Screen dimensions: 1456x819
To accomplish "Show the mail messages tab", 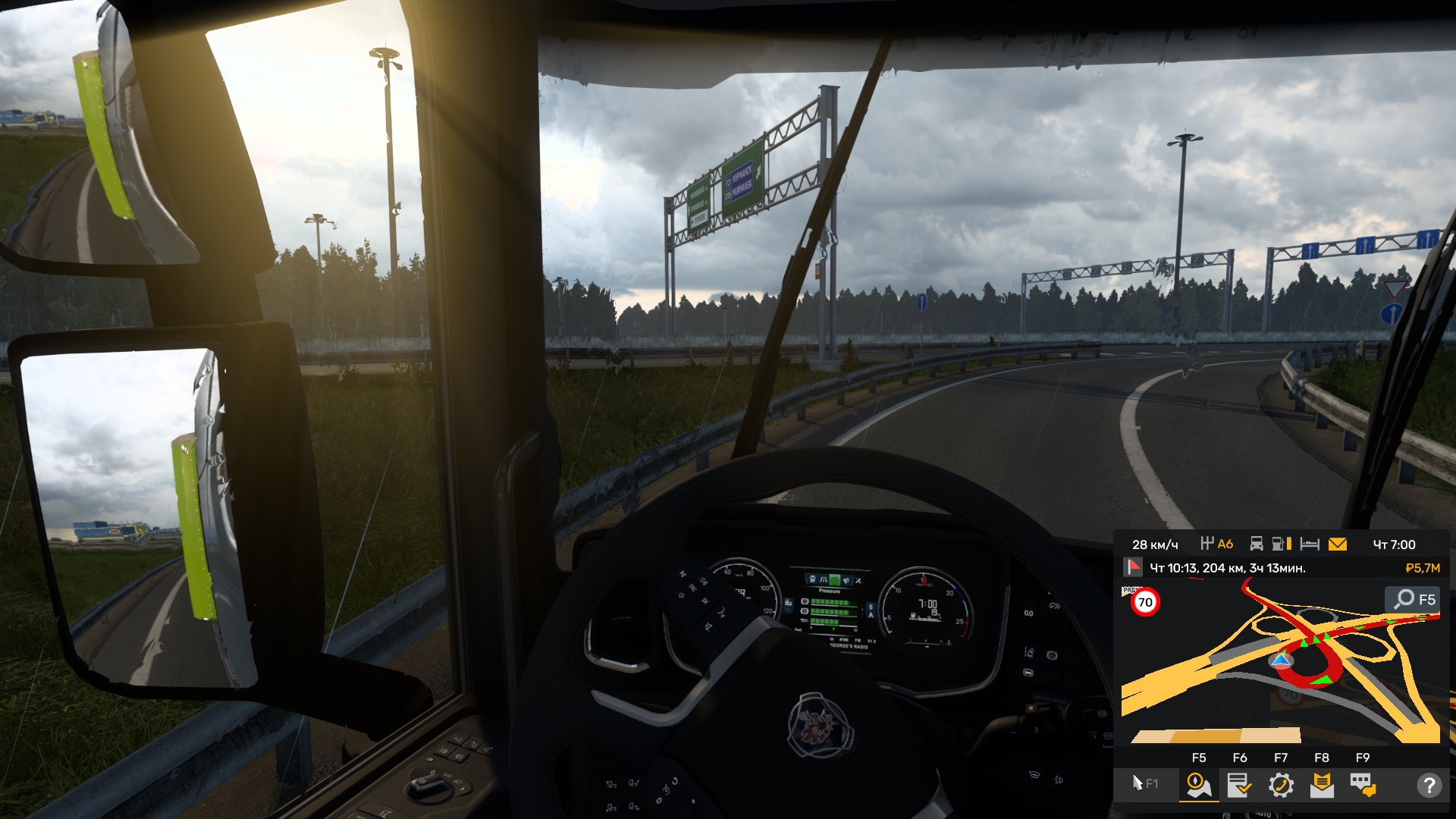I will coord(1322,785).
